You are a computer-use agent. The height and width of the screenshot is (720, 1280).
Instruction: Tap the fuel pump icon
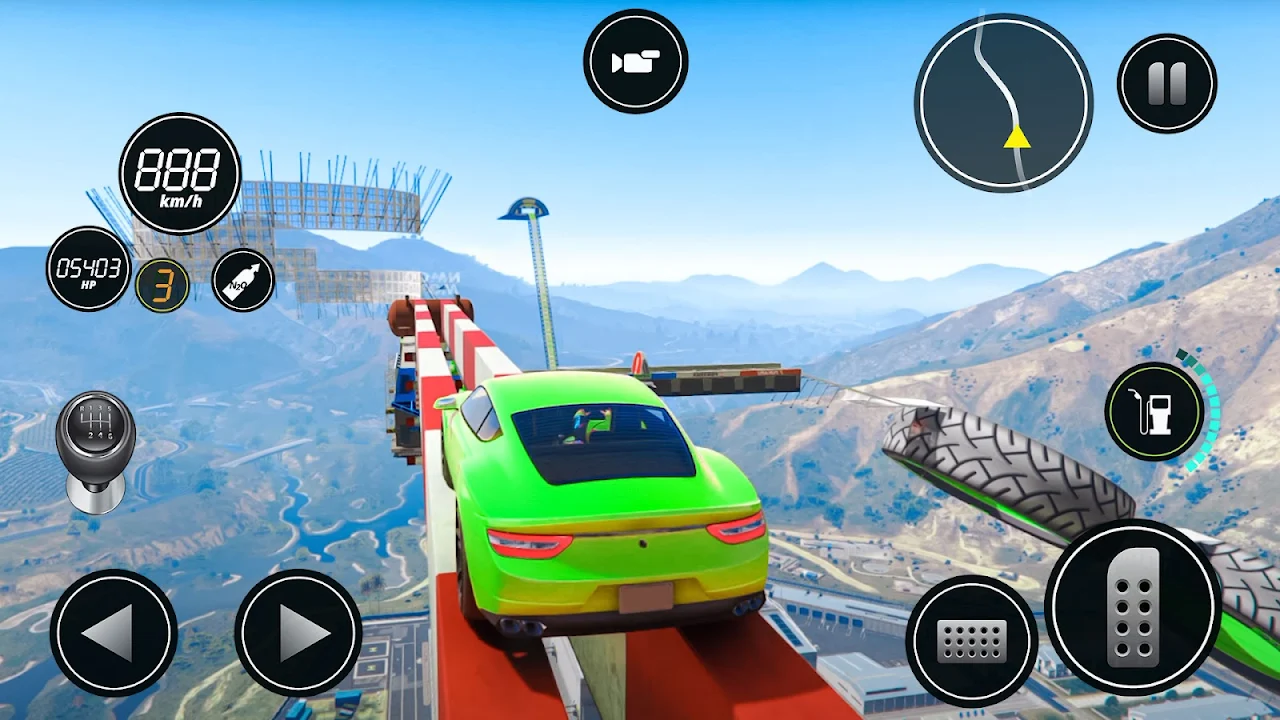tap(1154, 411)
